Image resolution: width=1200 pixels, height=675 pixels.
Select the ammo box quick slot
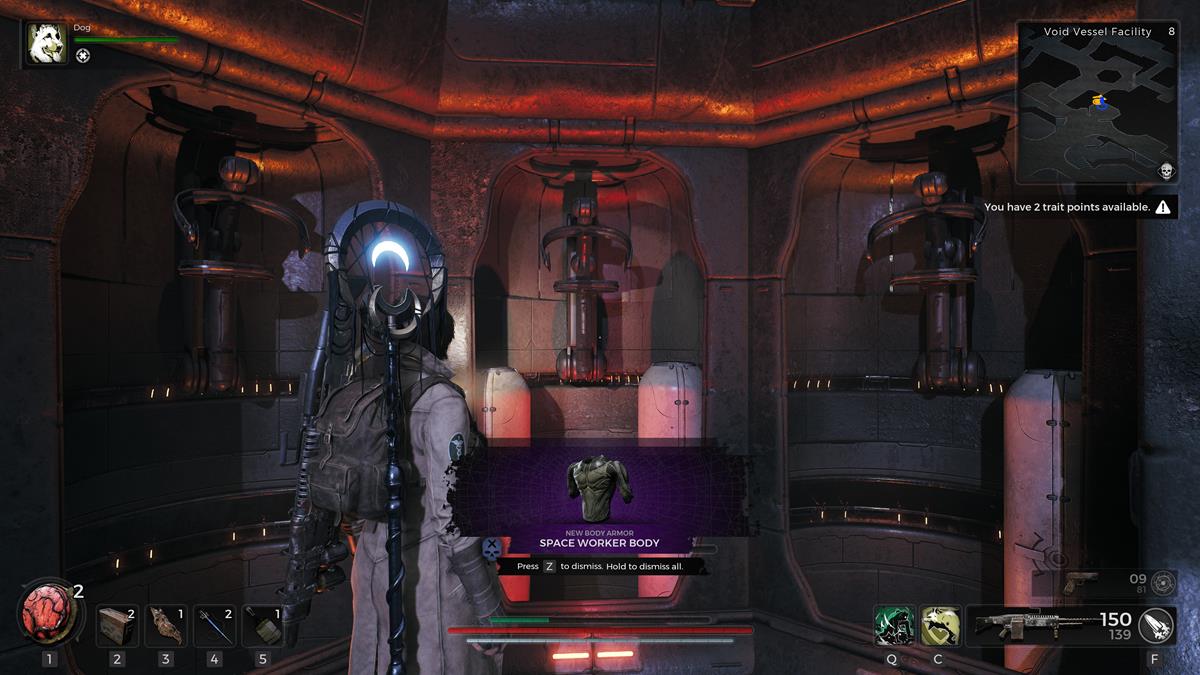[117, 626]
